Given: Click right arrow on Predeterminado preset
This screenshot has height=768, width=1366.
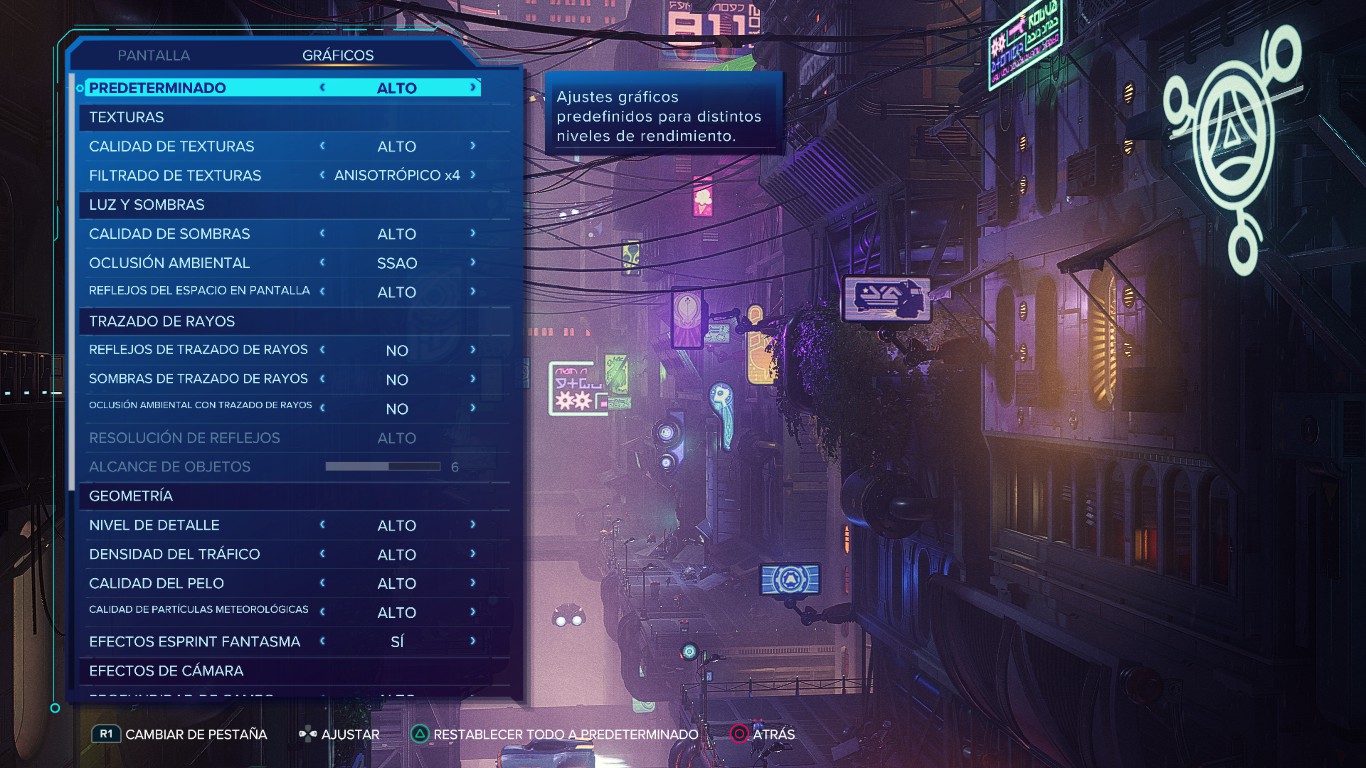Looking at the screenshot, I should point(473,88).
